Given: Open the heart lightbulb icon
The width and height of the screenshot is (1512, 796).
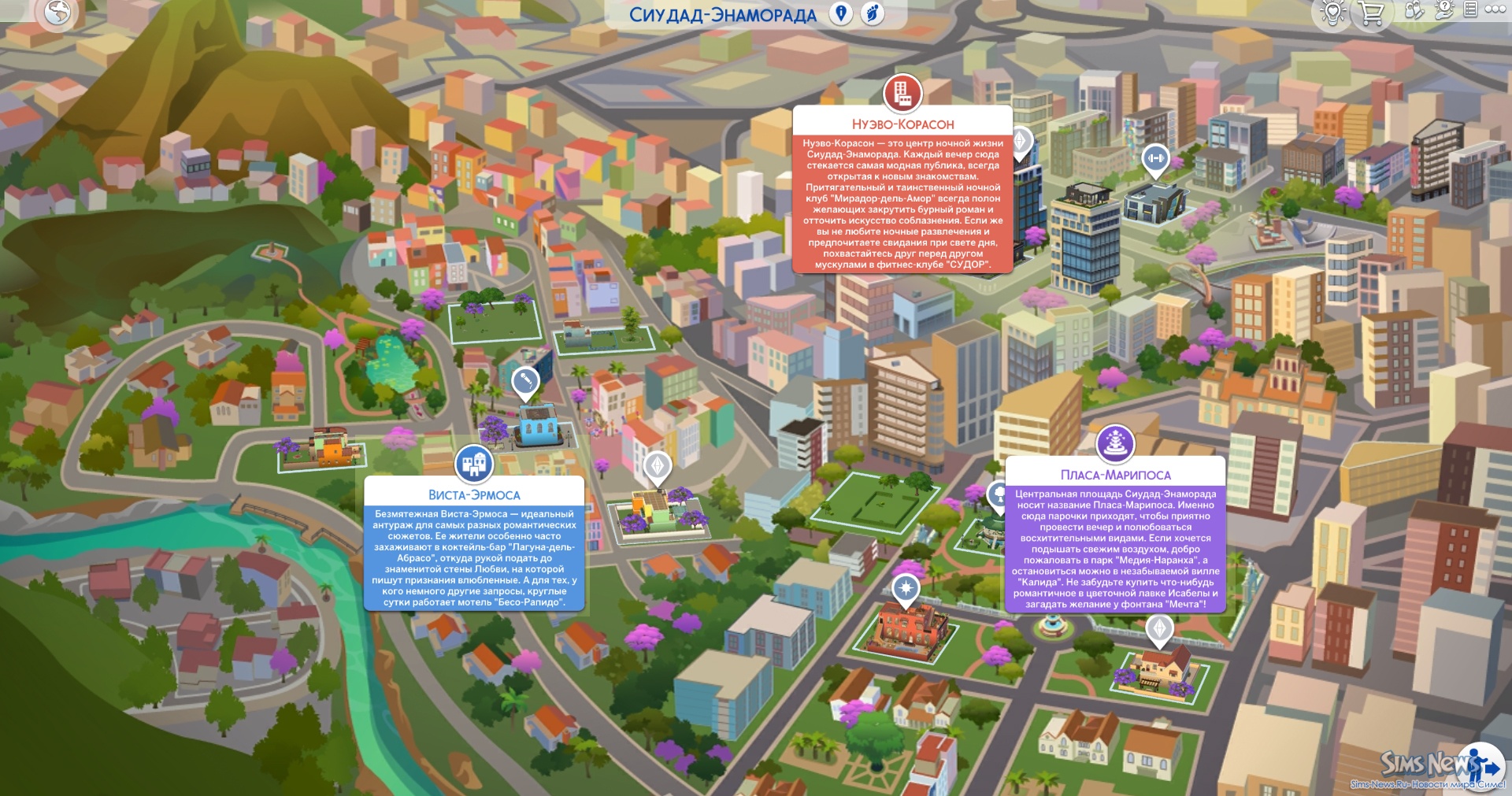Looking at the screenshot, I should pyautogui.click(x=1332, y=12).
